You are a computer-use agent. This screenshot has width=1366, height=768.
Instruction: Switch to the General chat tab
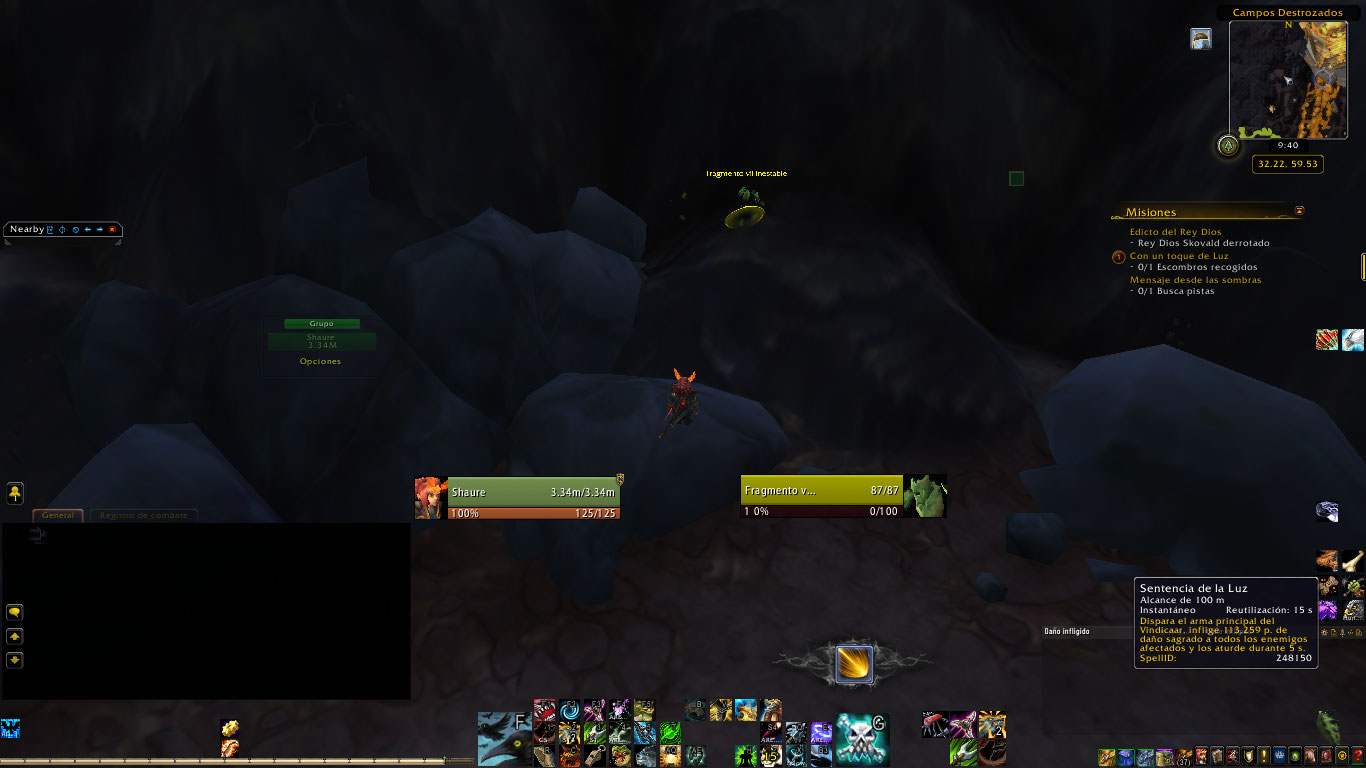point(58,515)
